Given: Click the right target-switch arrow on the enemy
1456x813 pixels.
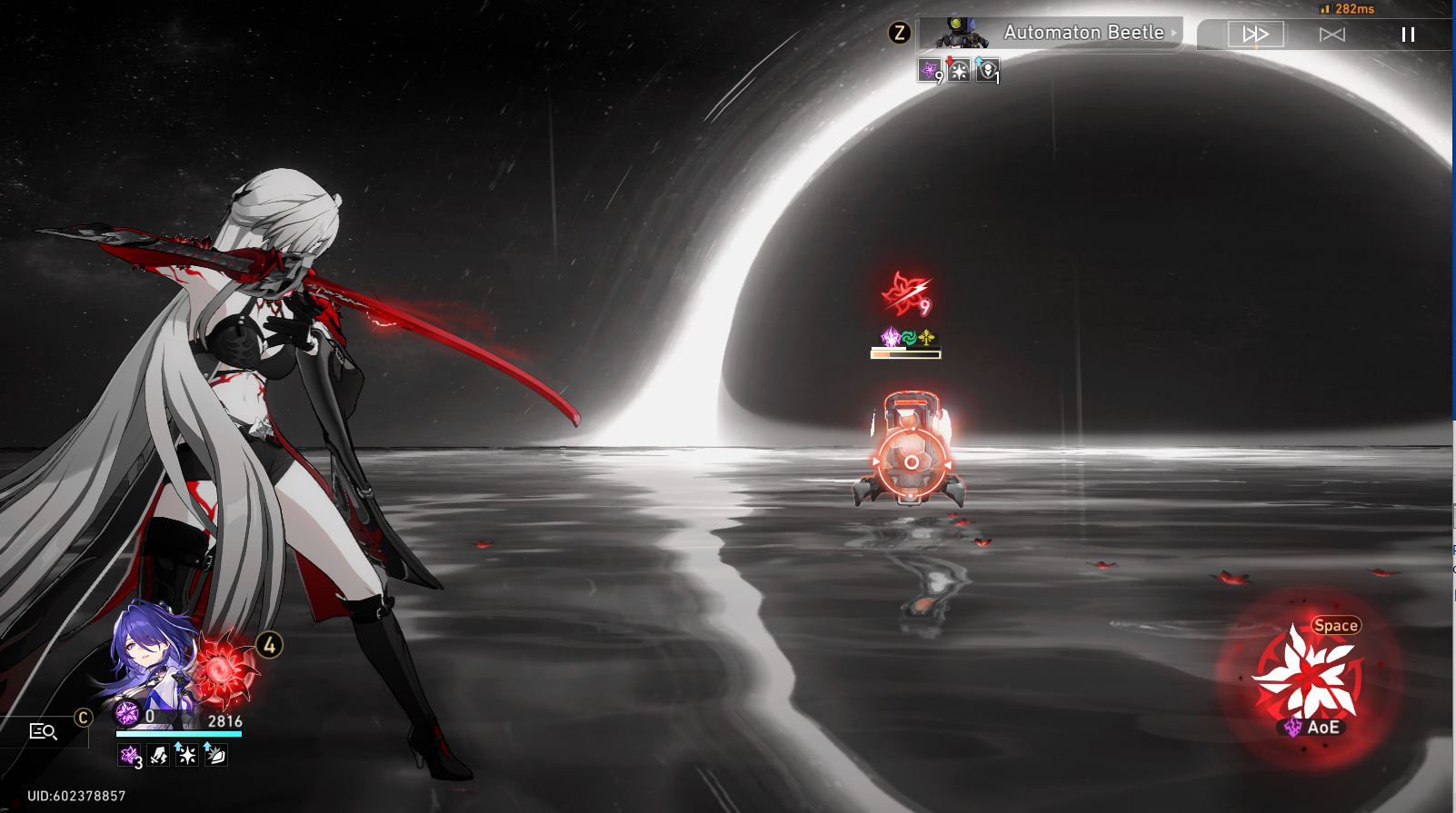Looking at the screenshot, I should click(x=947, y=464).
